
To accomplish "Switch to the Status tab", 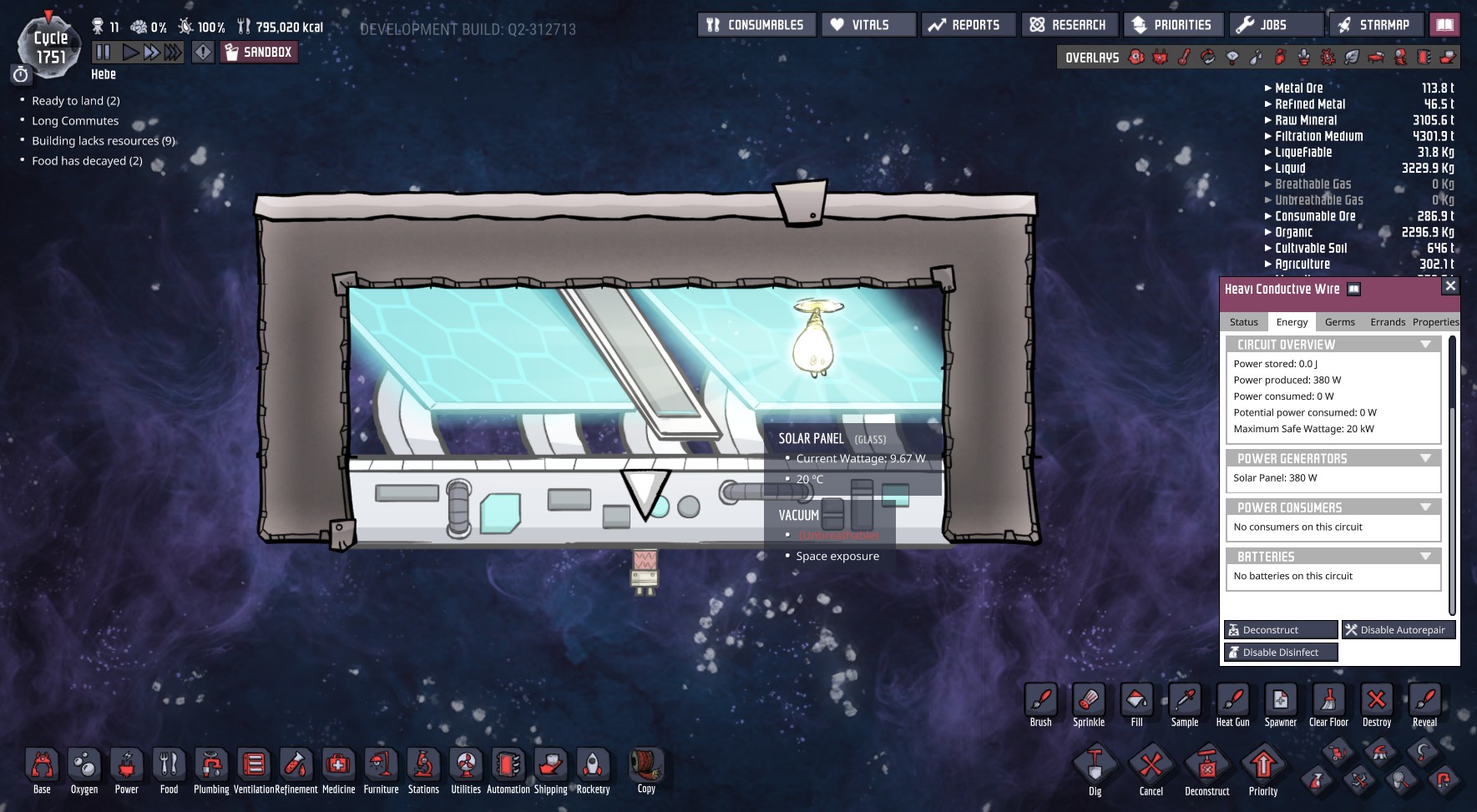I will point(1243,322).
